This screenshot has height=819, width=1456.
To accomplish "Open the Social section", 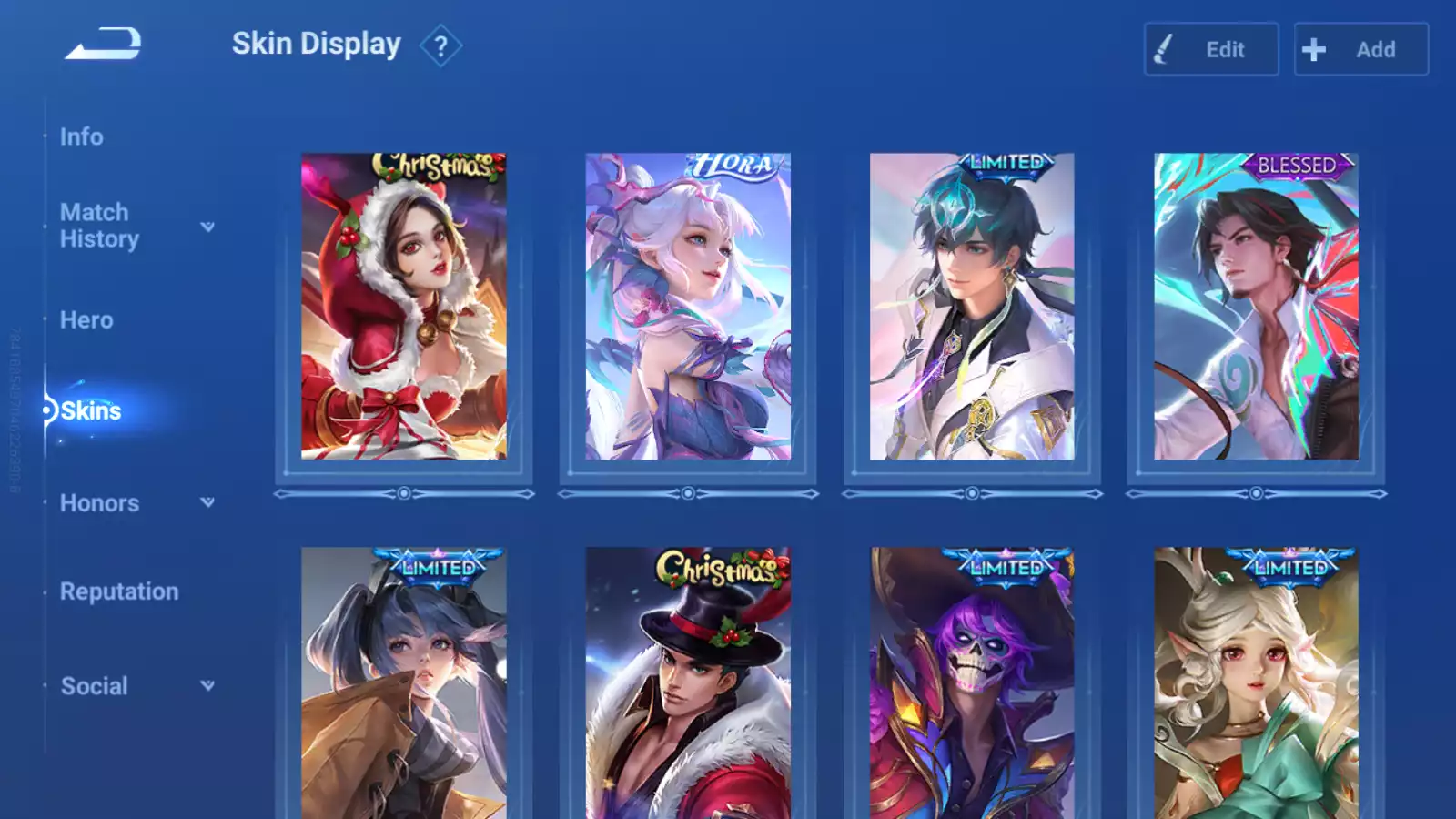I will 94,686.
